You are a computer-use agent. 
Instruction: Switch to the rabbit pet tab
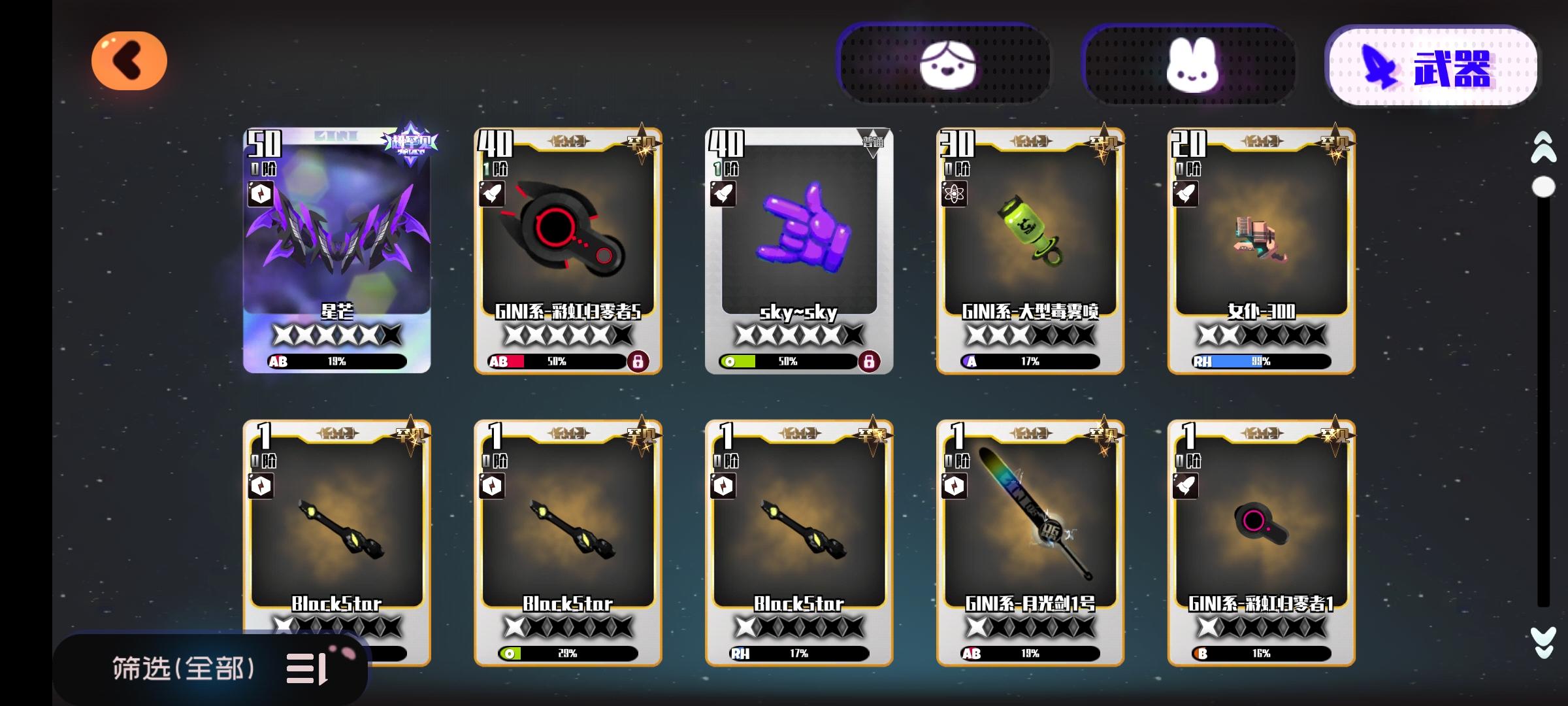pos(1191,64)
